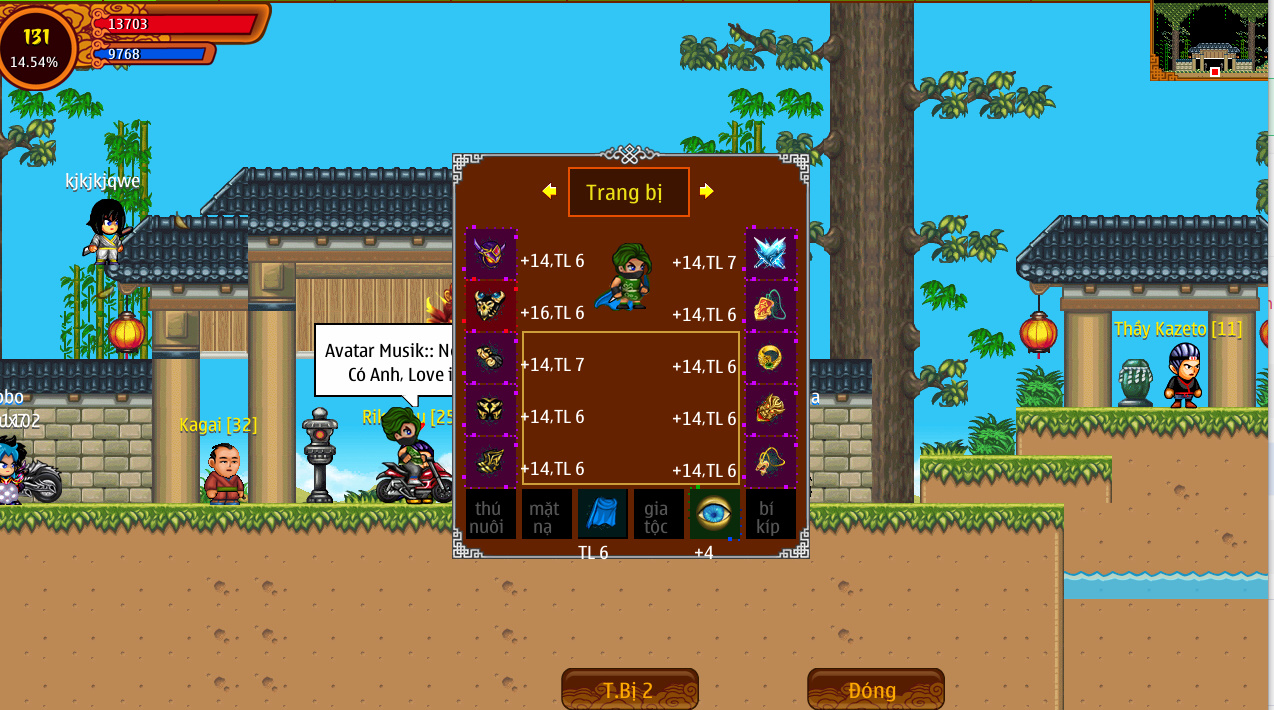1274x710 pixels.
Task: Select the Trang bị tab header
Action: [x=628, y=192]
